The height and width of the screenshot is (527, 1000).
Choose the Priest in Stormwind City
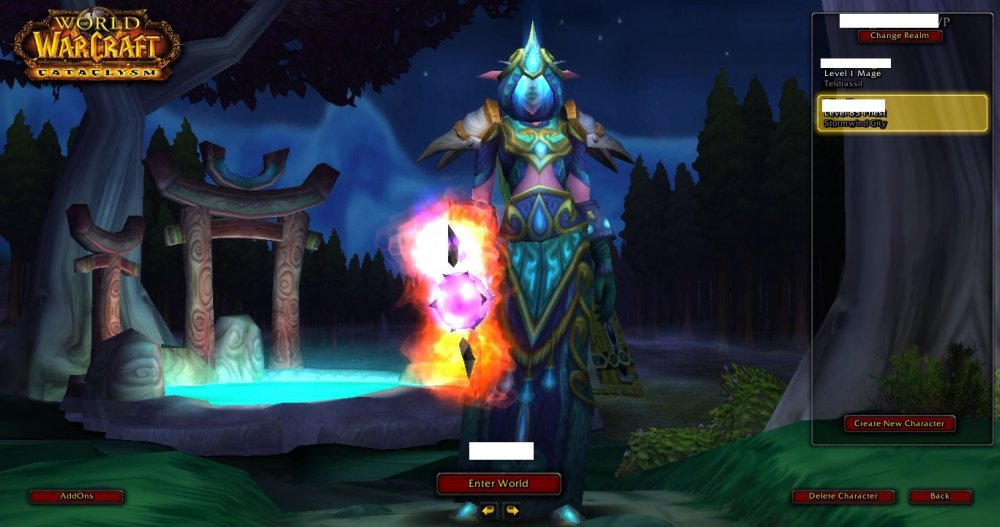coord(901,114)
